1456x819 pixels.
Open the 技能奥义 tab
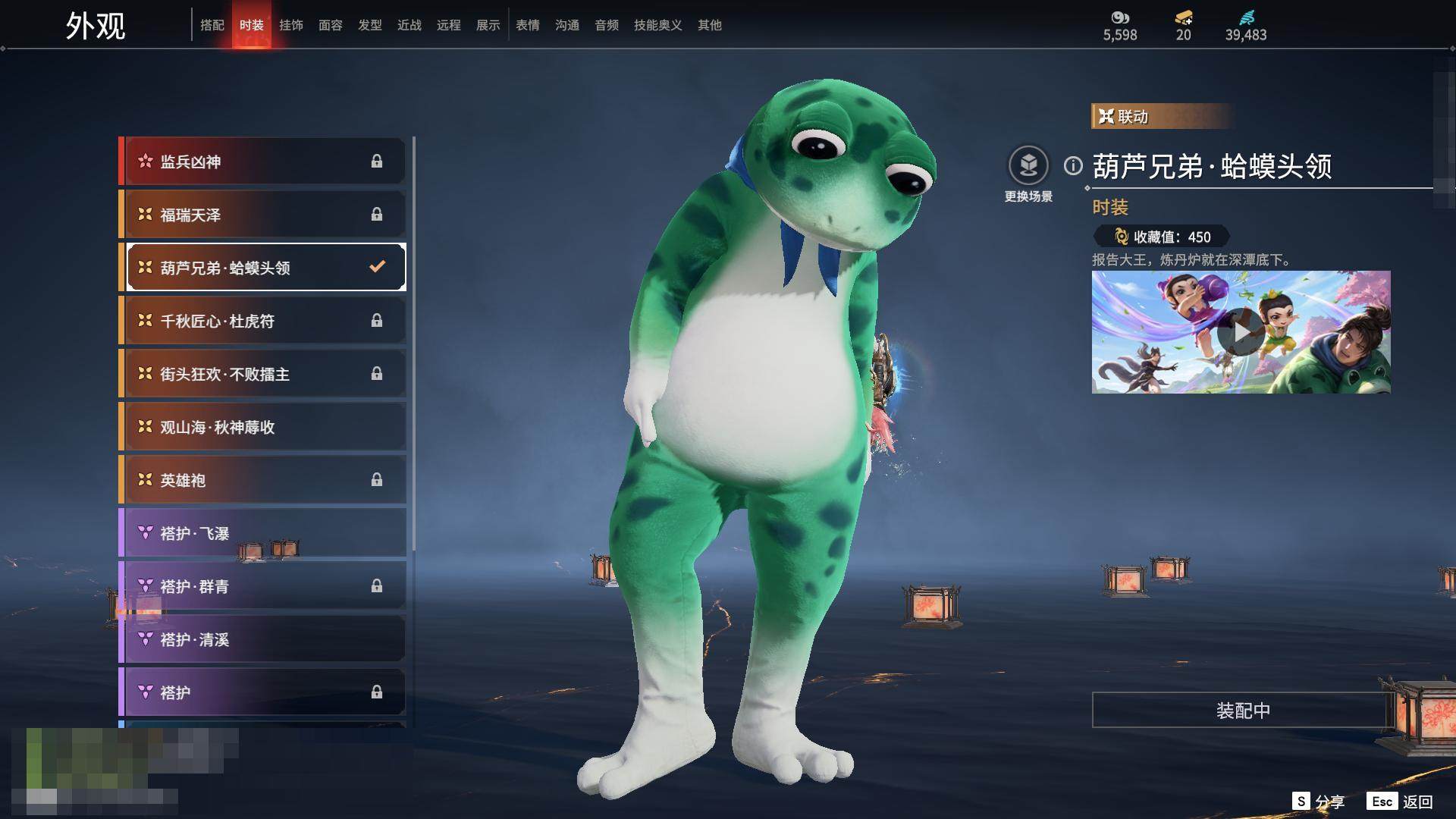[x=657, y=25]
